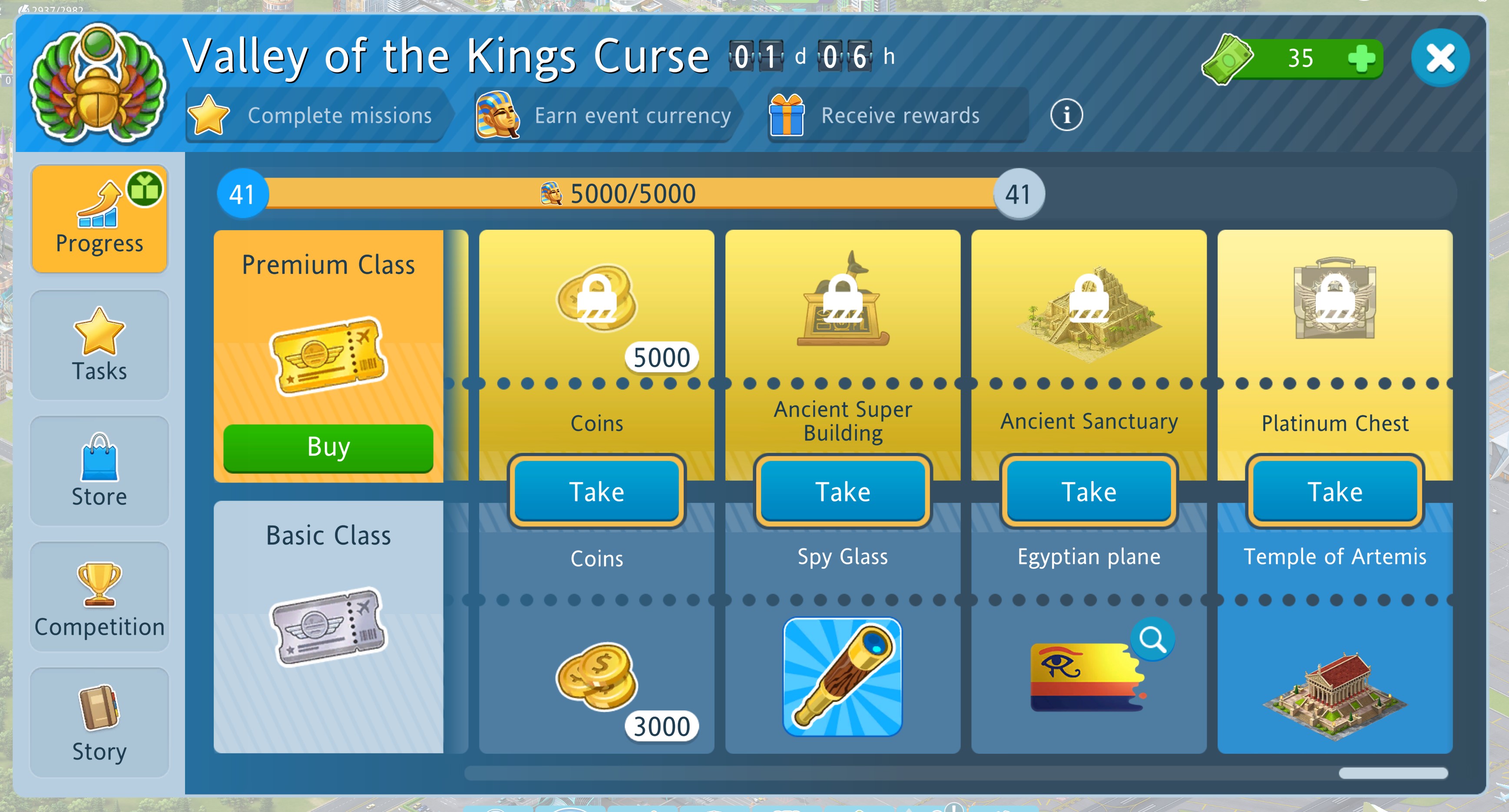Open the event info button
This screenshot has width=1509, height=812.
[1066, 116]
